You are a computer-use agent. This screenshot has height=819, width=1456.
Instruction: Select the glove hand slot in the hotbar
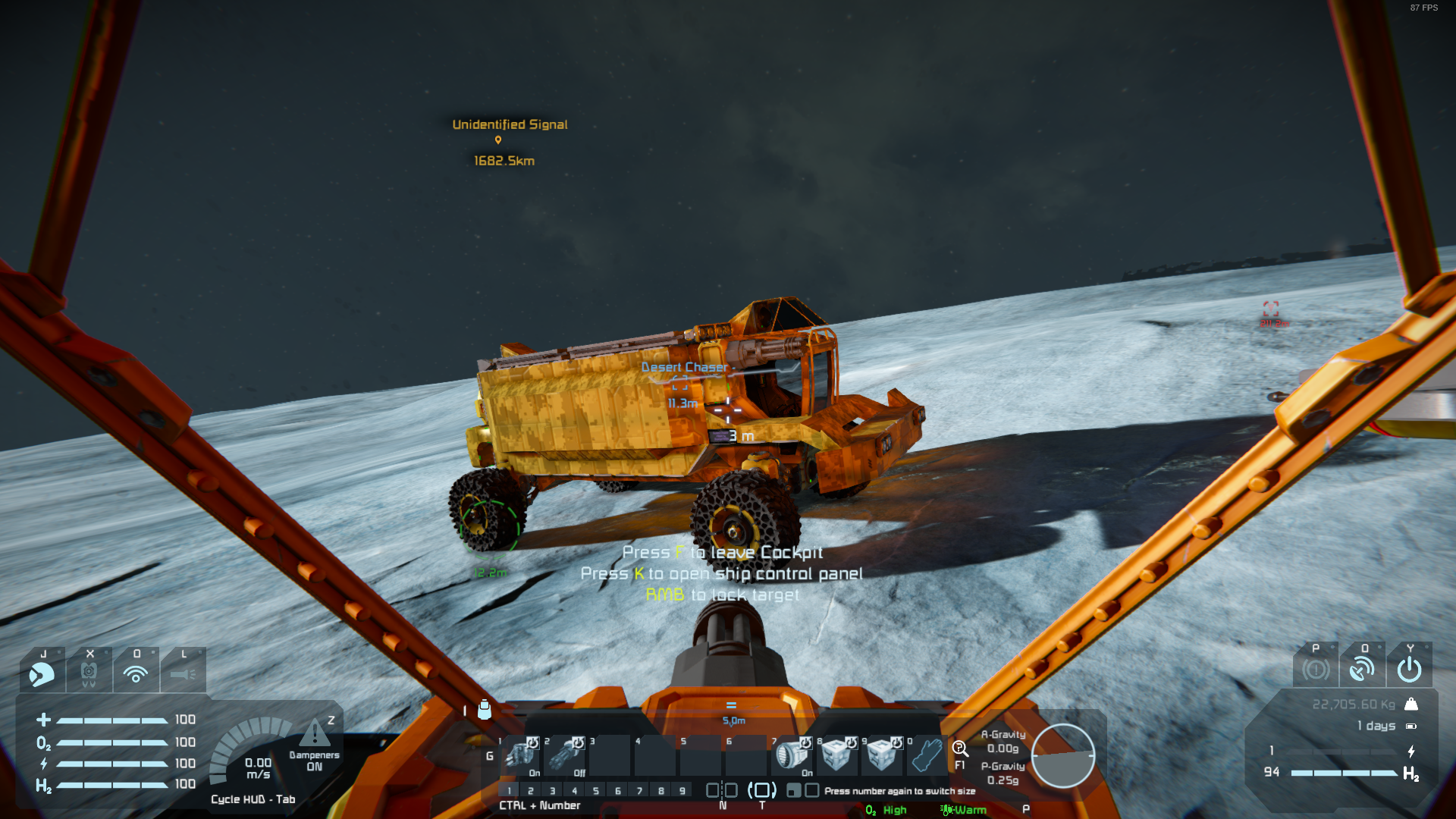pyautogui.click(x=926, y=755)
